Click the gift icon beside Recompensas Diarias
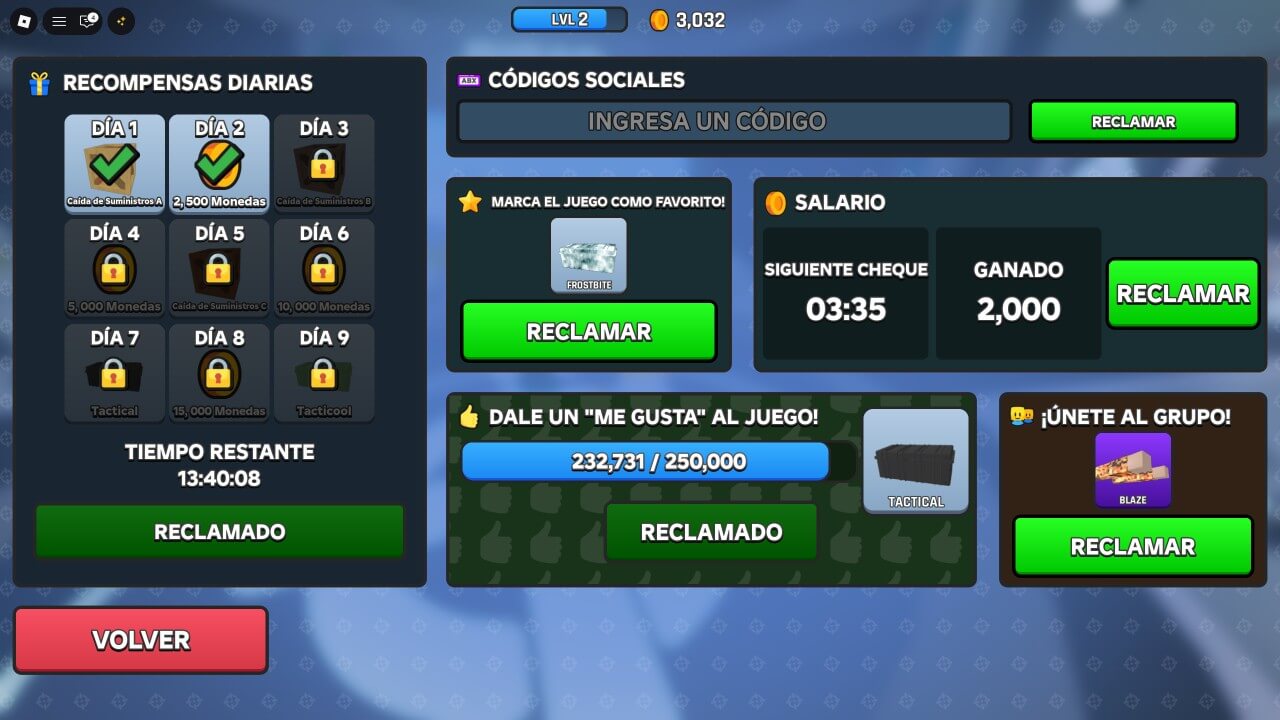The image size is (1280, 720). point(38,83)
